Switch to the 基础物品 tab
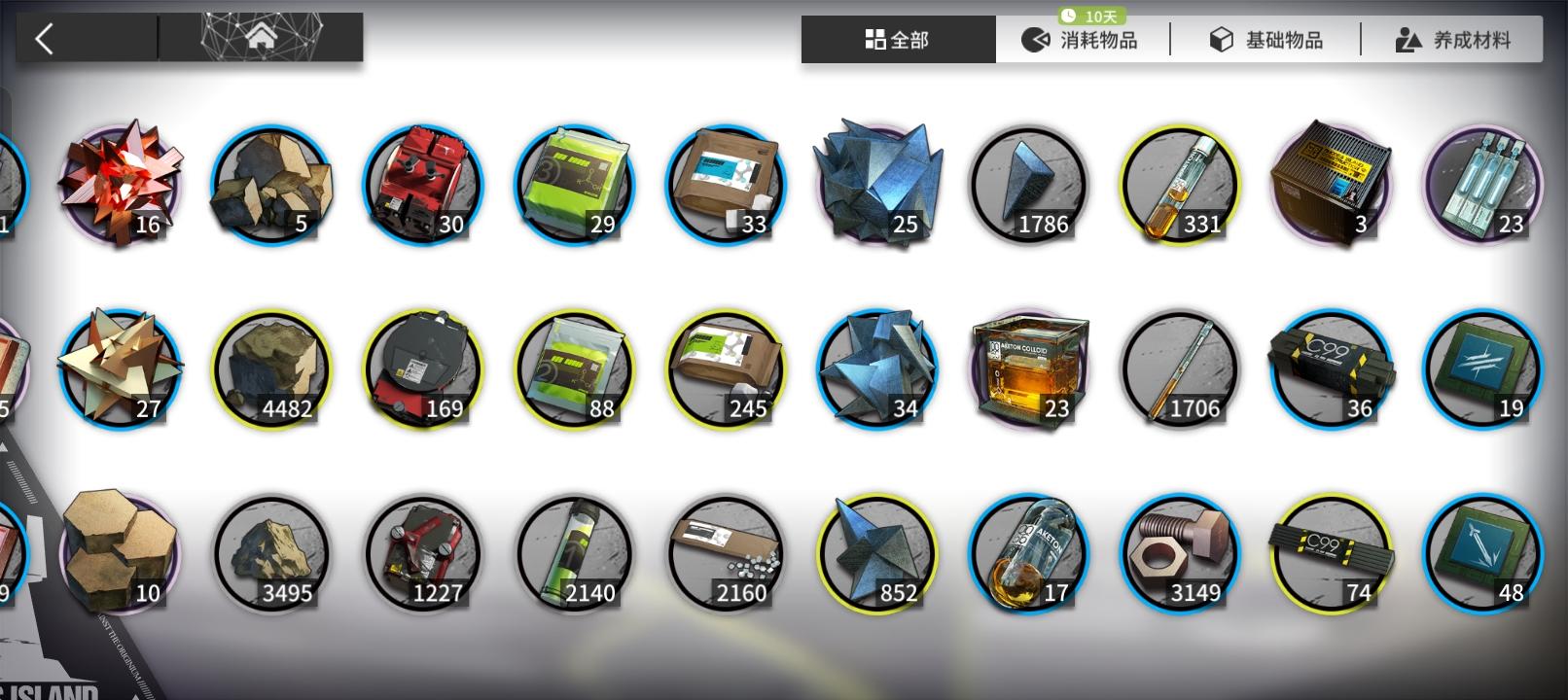This screenshot has height=700, width=1568. click(1265, 39)
